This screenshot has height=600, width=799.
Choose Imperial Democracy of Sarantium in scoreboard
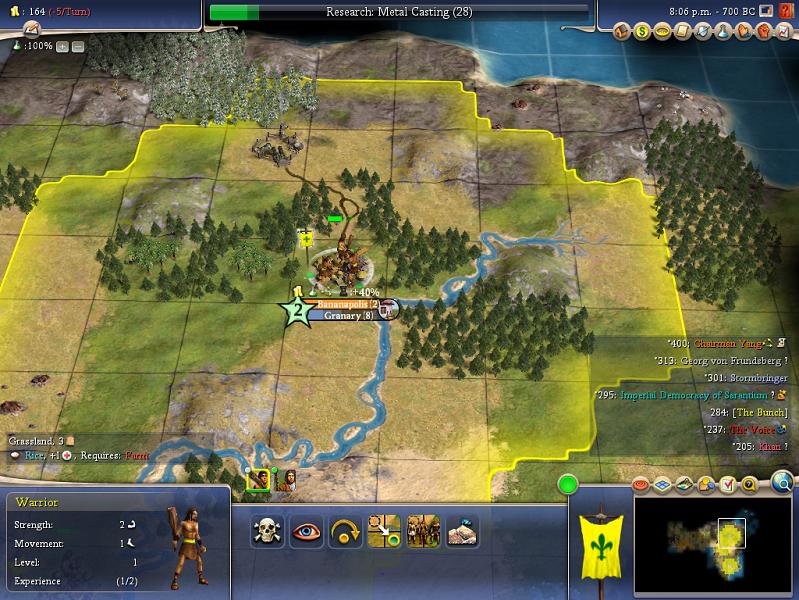coord(692,395)
